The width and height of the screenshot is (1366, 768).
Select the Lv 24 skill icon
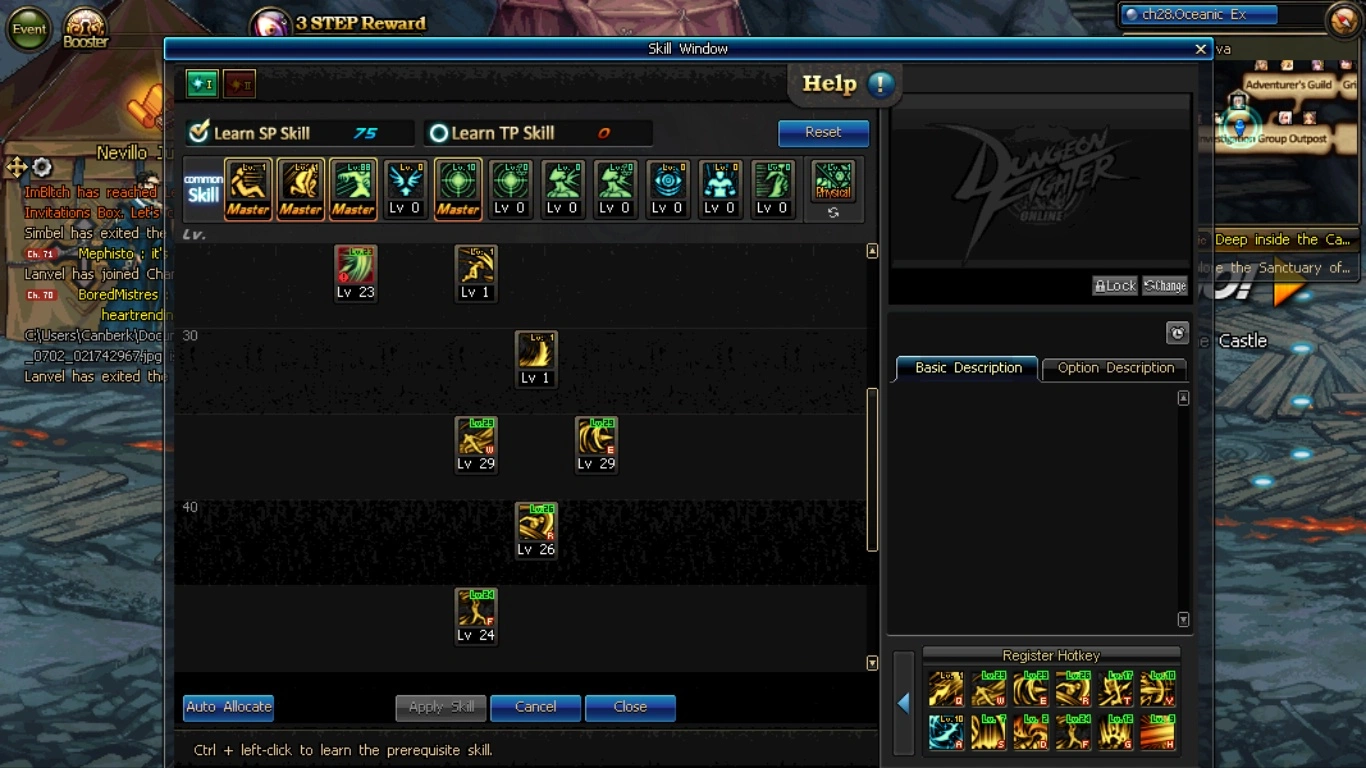pos(476,610)
